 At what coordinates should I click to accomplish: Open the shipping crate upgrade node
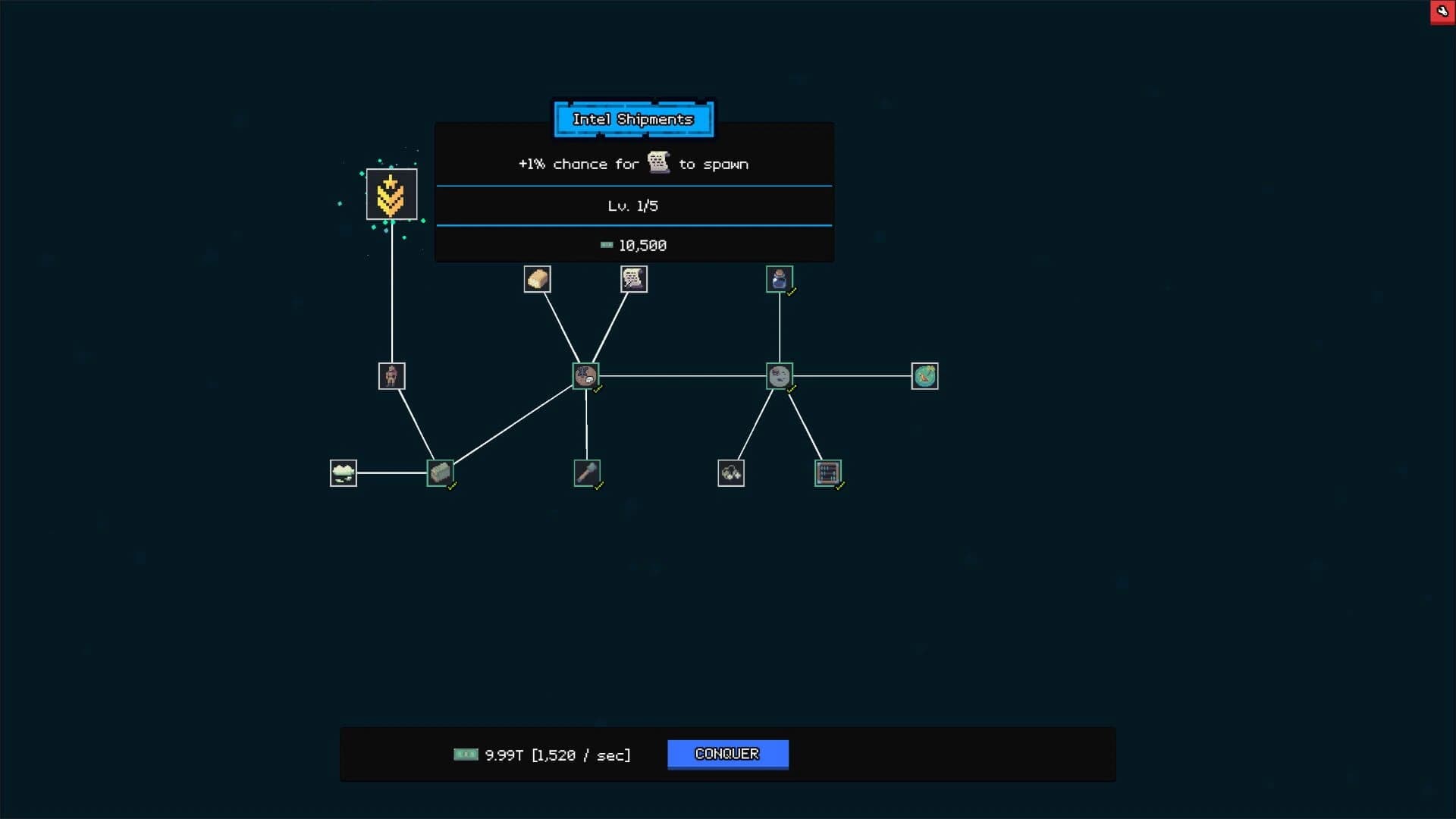[441, 472]
